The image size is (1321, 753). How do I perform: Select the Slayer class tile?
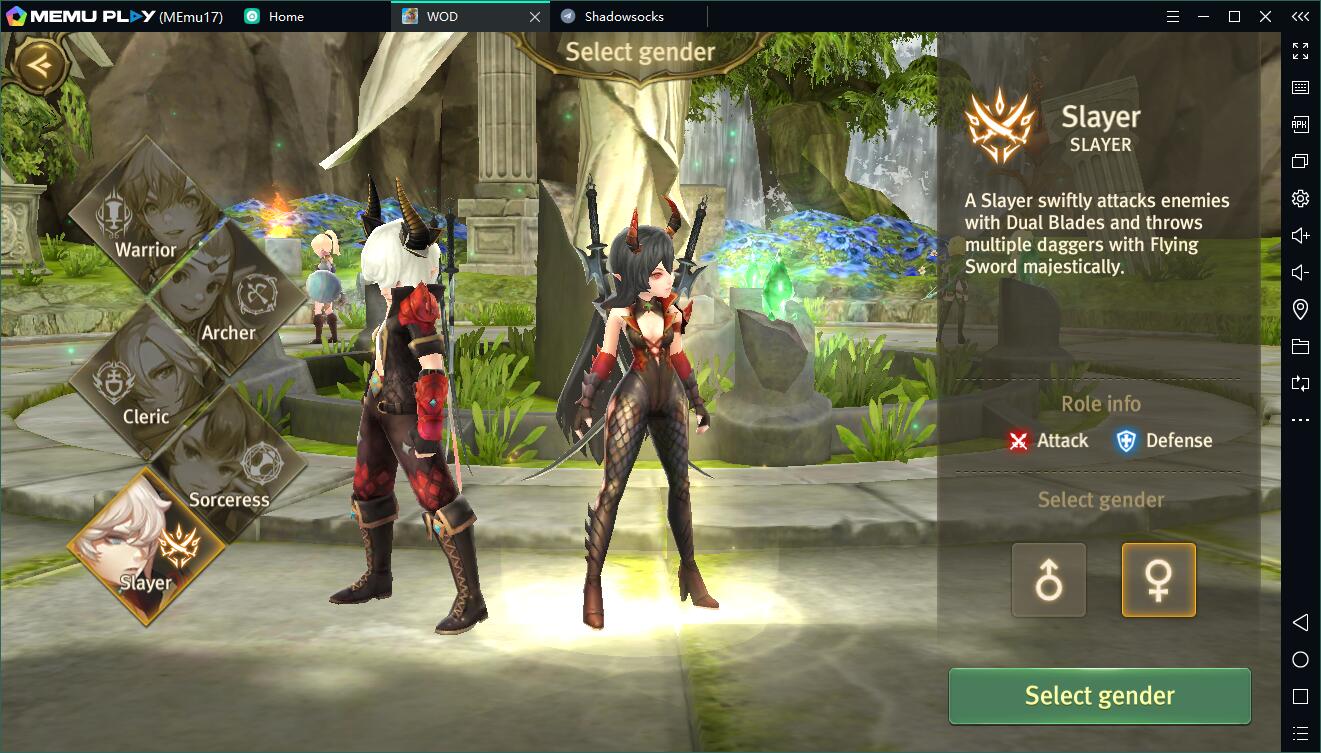146,547
